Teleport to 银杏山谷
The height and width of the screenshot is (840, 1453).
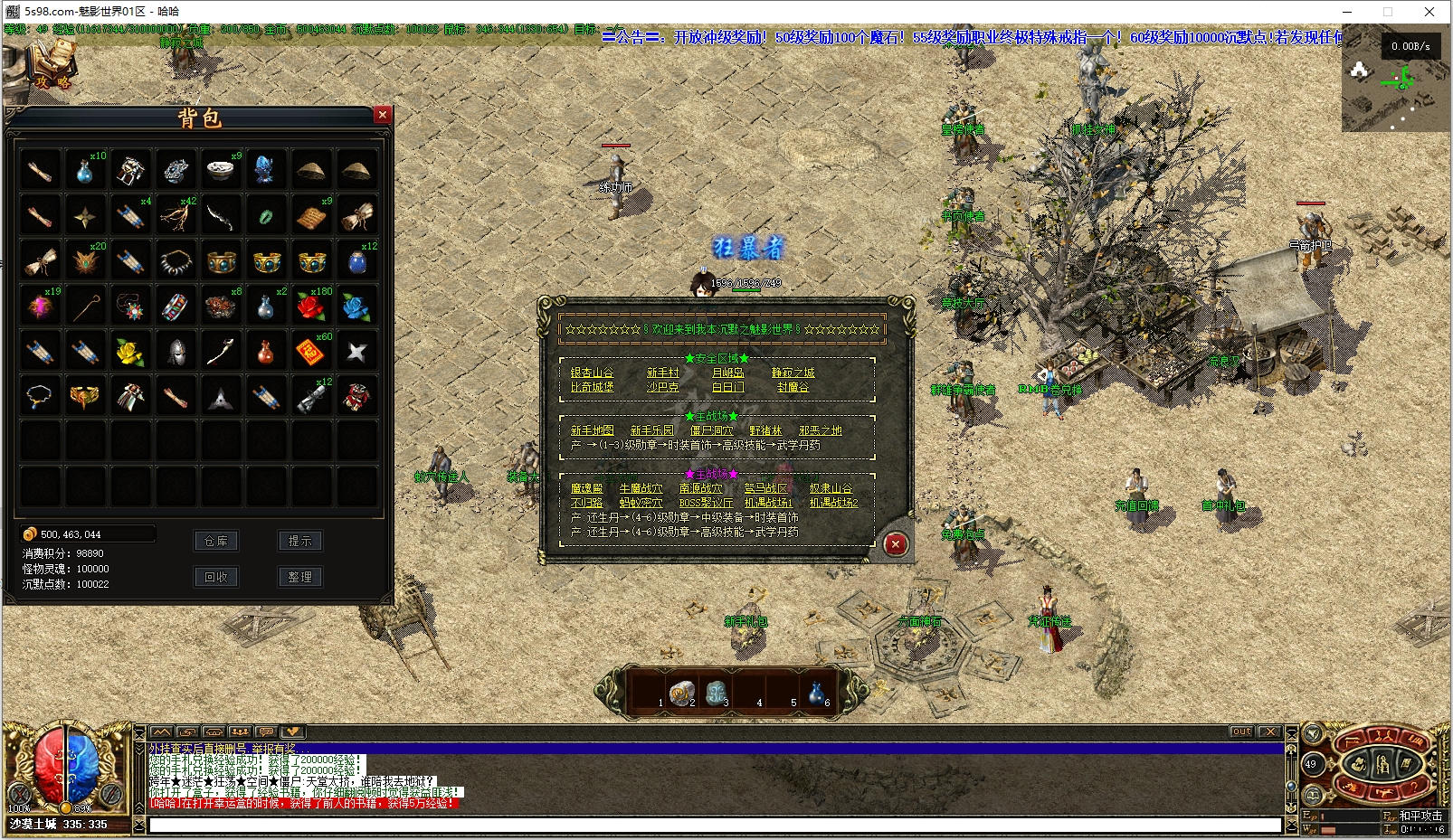(592, 373)
